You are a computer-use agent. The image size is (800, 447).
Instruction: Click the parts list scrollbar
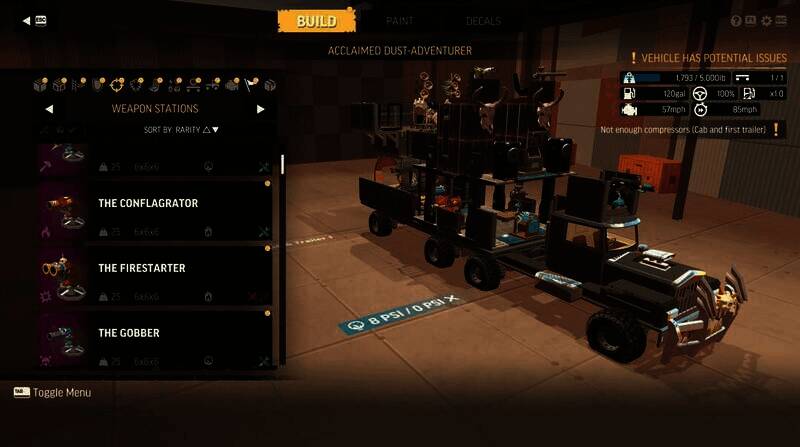[282, 163]
